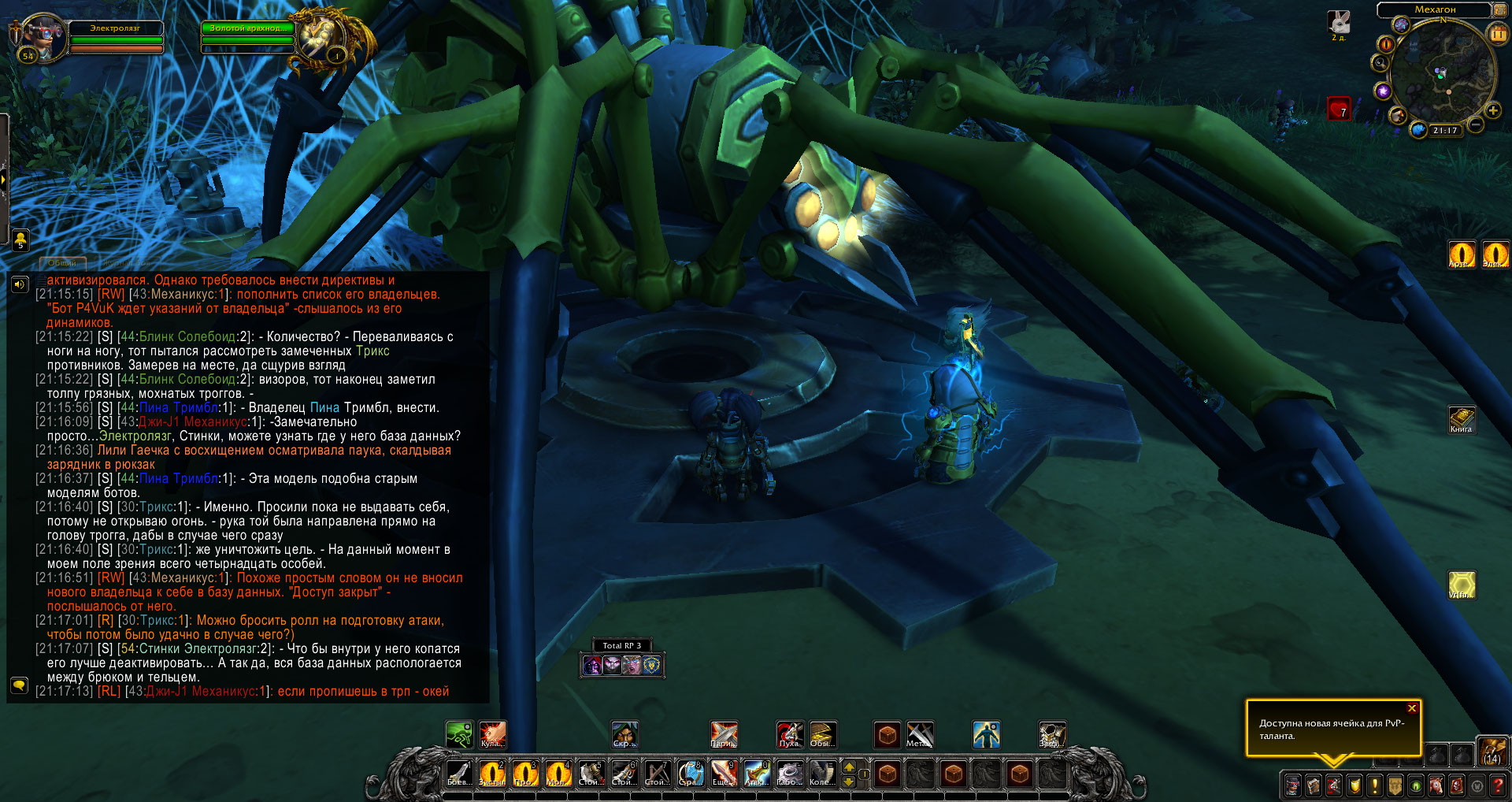Activate the Еще... dagger ability in slot 9
The width and height of the screenshot is (1512, 802).
pos(724,774)
